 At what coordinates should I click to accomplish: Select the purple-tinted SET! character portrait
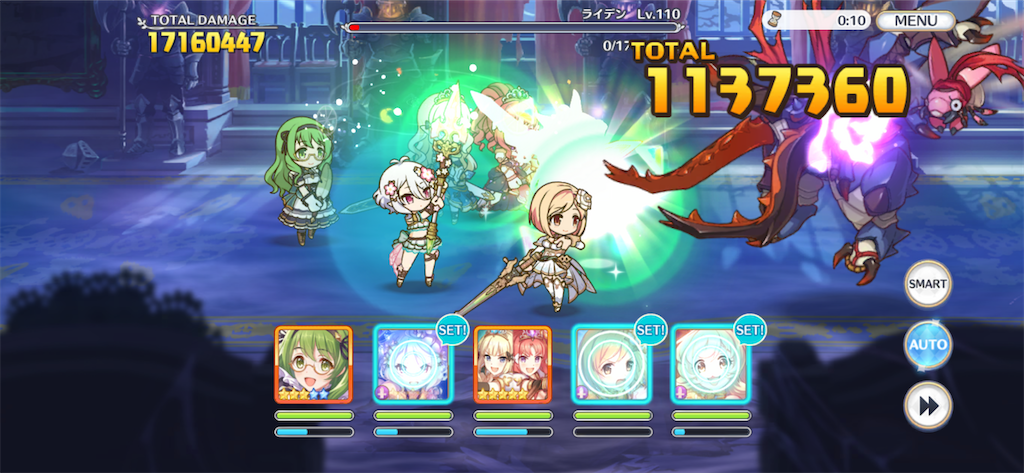point(412,364)
